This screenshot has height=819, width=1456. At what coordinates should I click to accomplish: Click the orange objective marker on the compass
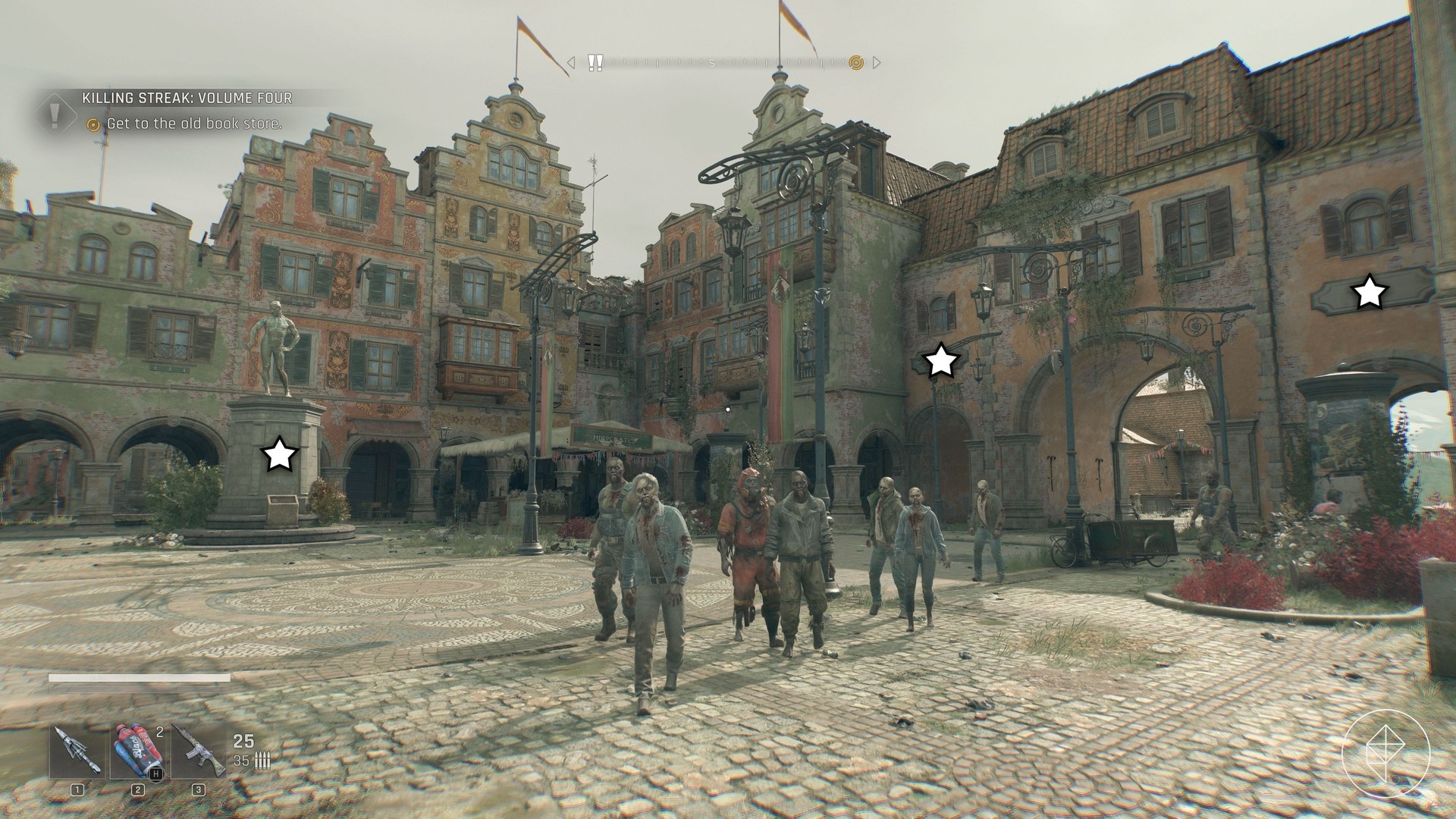click(856, 62)
